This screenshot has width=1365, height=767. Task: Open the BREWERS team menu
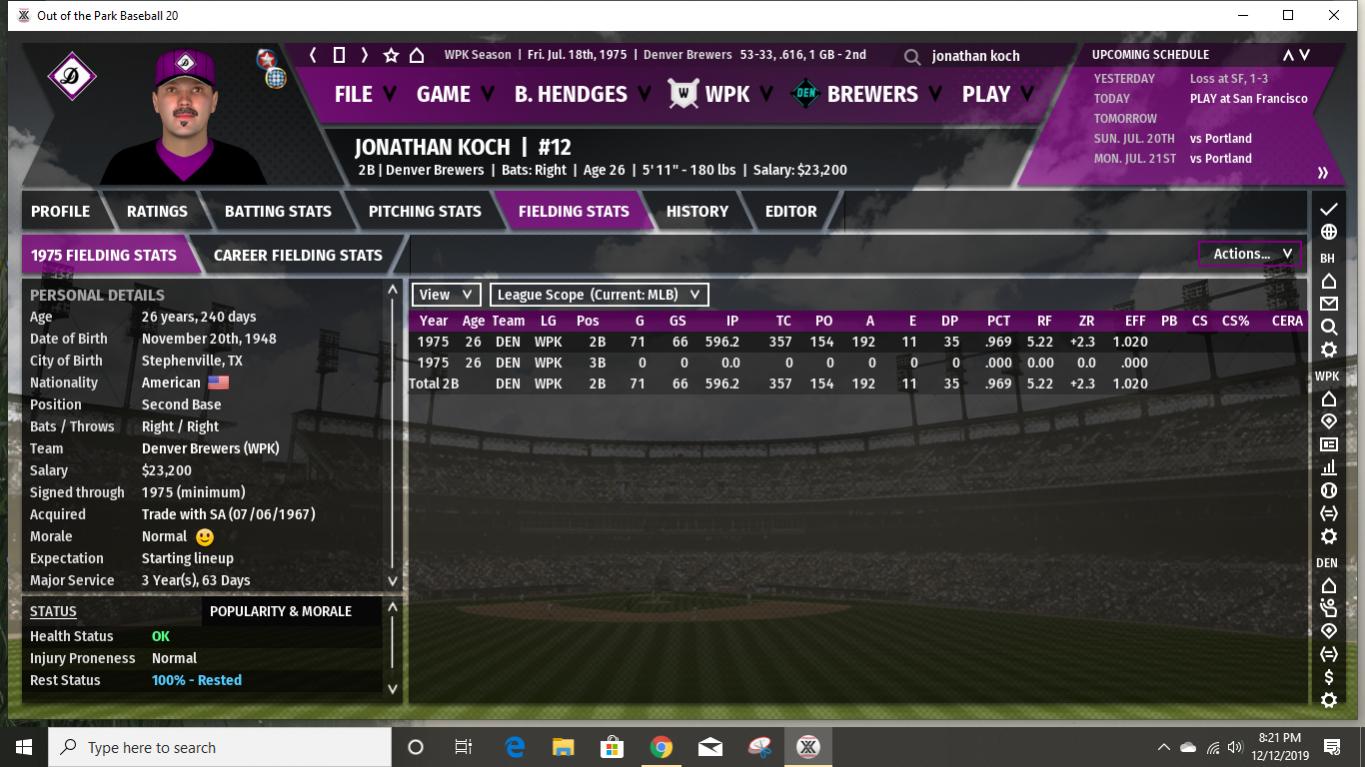871,94
